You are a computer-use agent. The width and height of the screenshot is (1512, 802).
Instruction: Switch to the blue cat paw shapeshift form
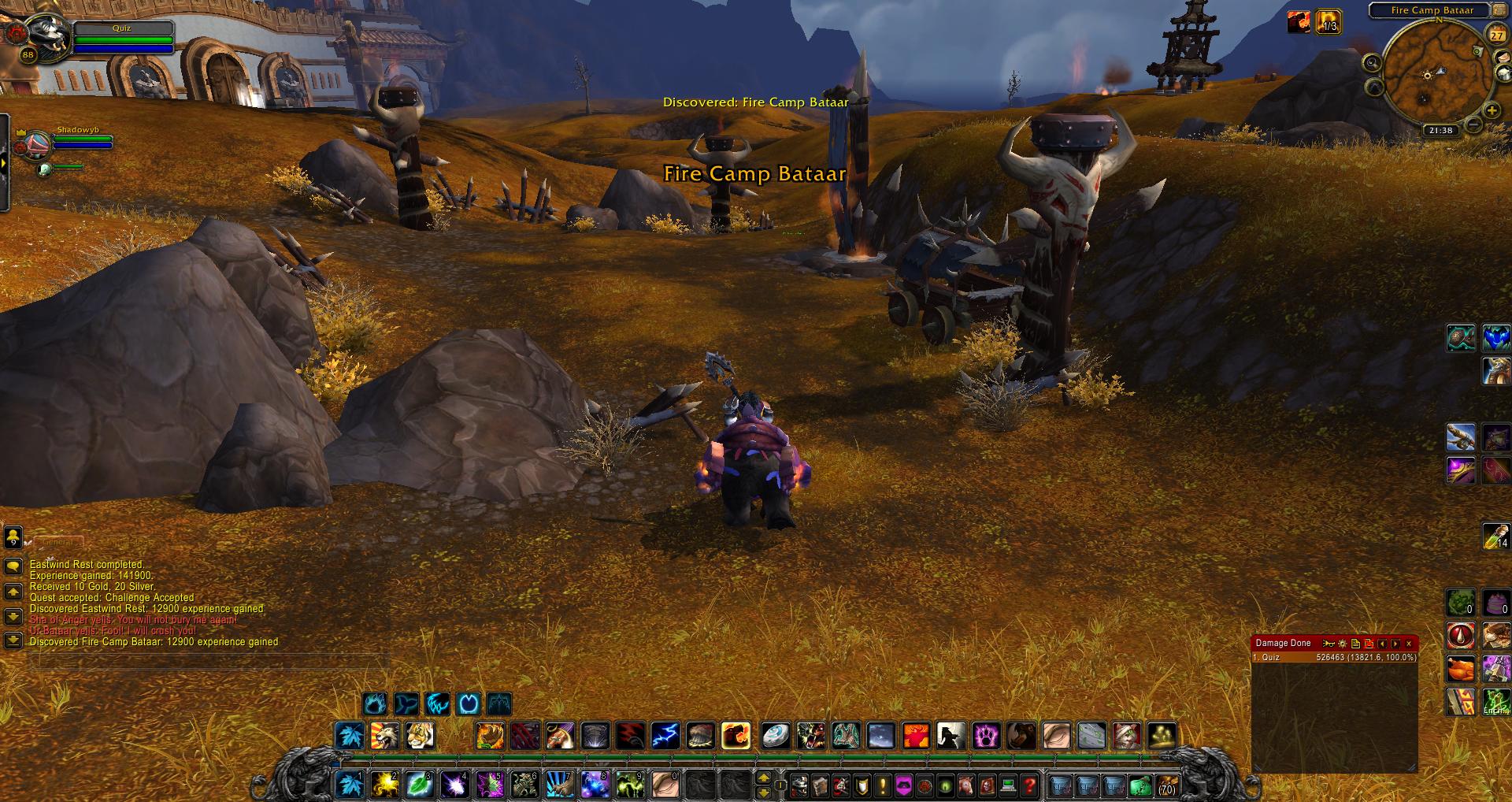pyautogui.click(x=376, y=703)
